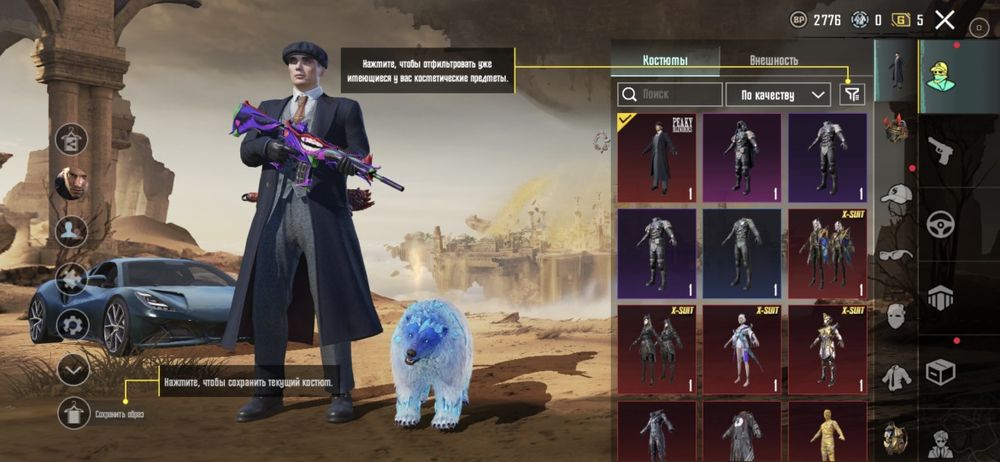The height and width of the screenshot is (462, 1000).
Task: Open the face mask category
Action: point(896,315)
